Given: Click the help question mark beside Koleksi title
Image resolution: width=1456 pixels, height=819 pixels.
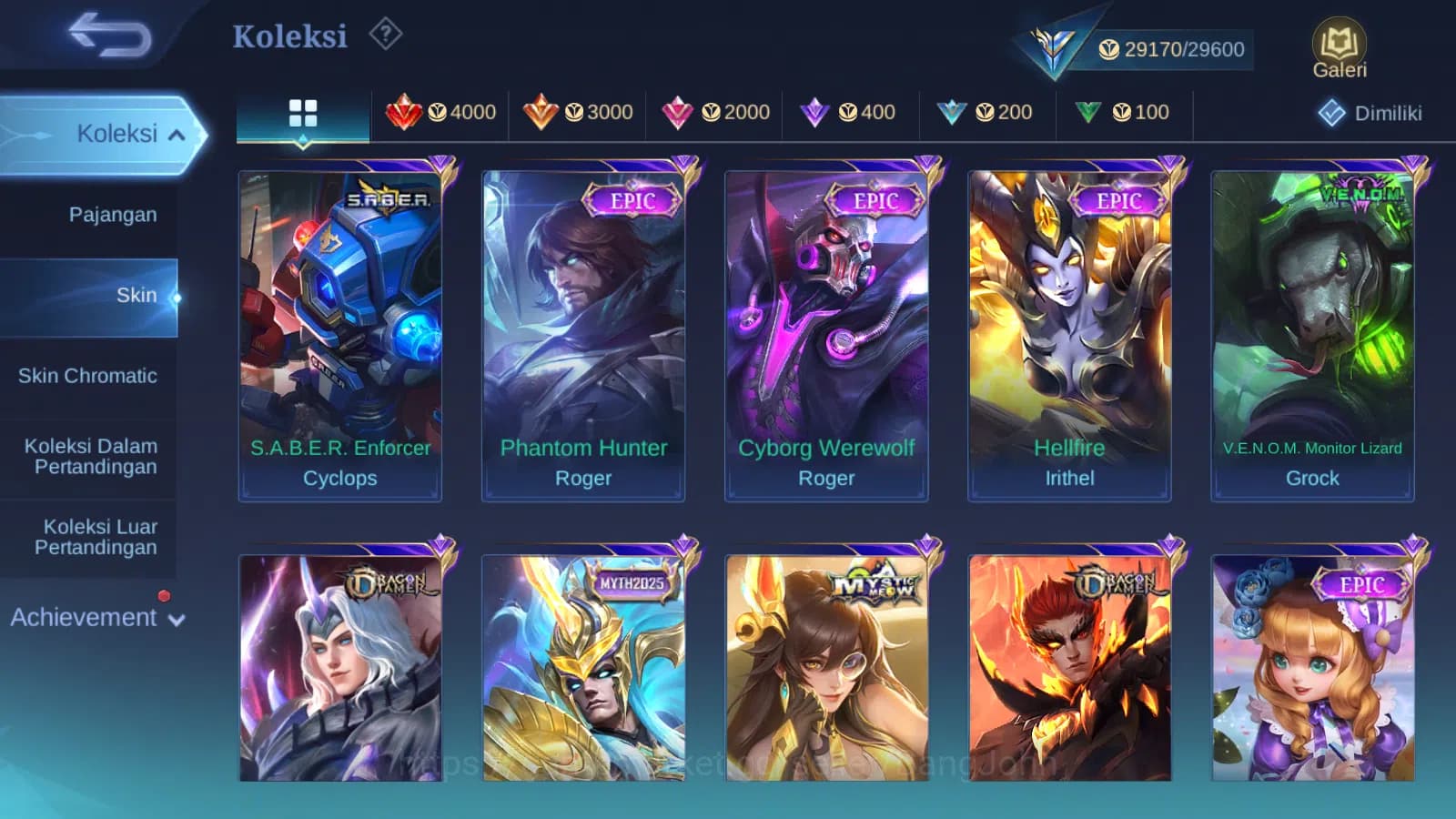Looking at the screenshot, I should (386, 34).
